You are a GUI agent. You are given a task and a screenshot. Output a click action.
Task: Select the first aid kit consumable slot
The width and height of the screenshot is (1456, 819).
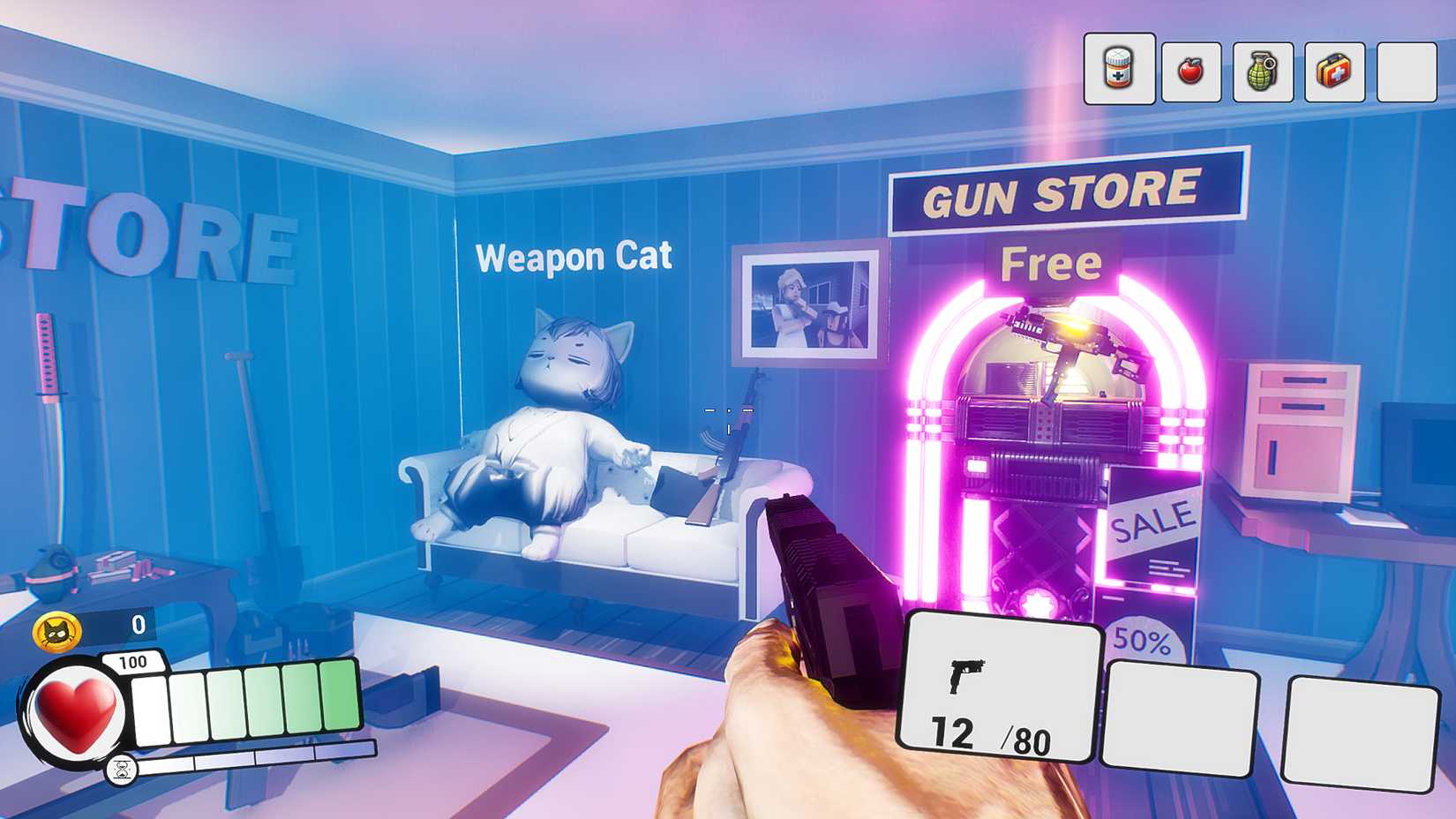1333,72
